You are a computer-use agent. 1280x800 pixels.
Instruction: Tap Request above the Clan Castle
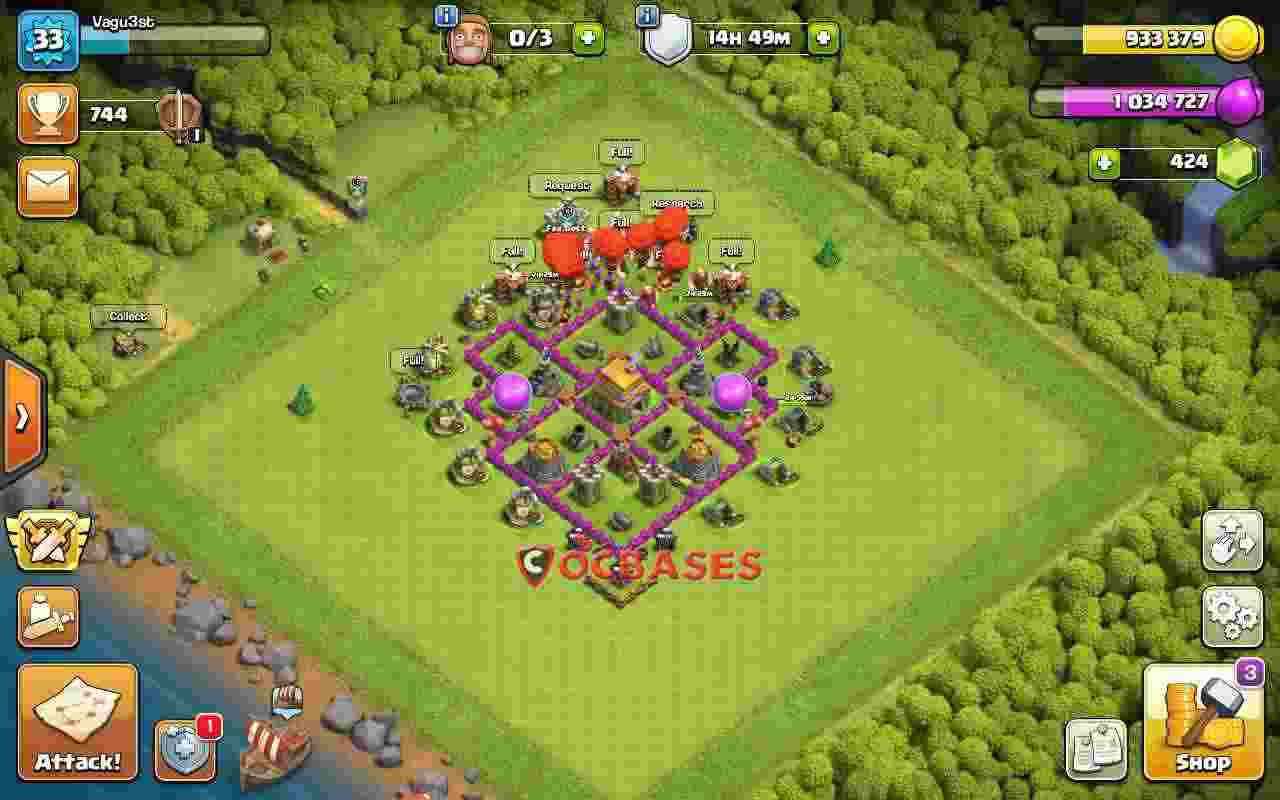(x=567, y=186)
